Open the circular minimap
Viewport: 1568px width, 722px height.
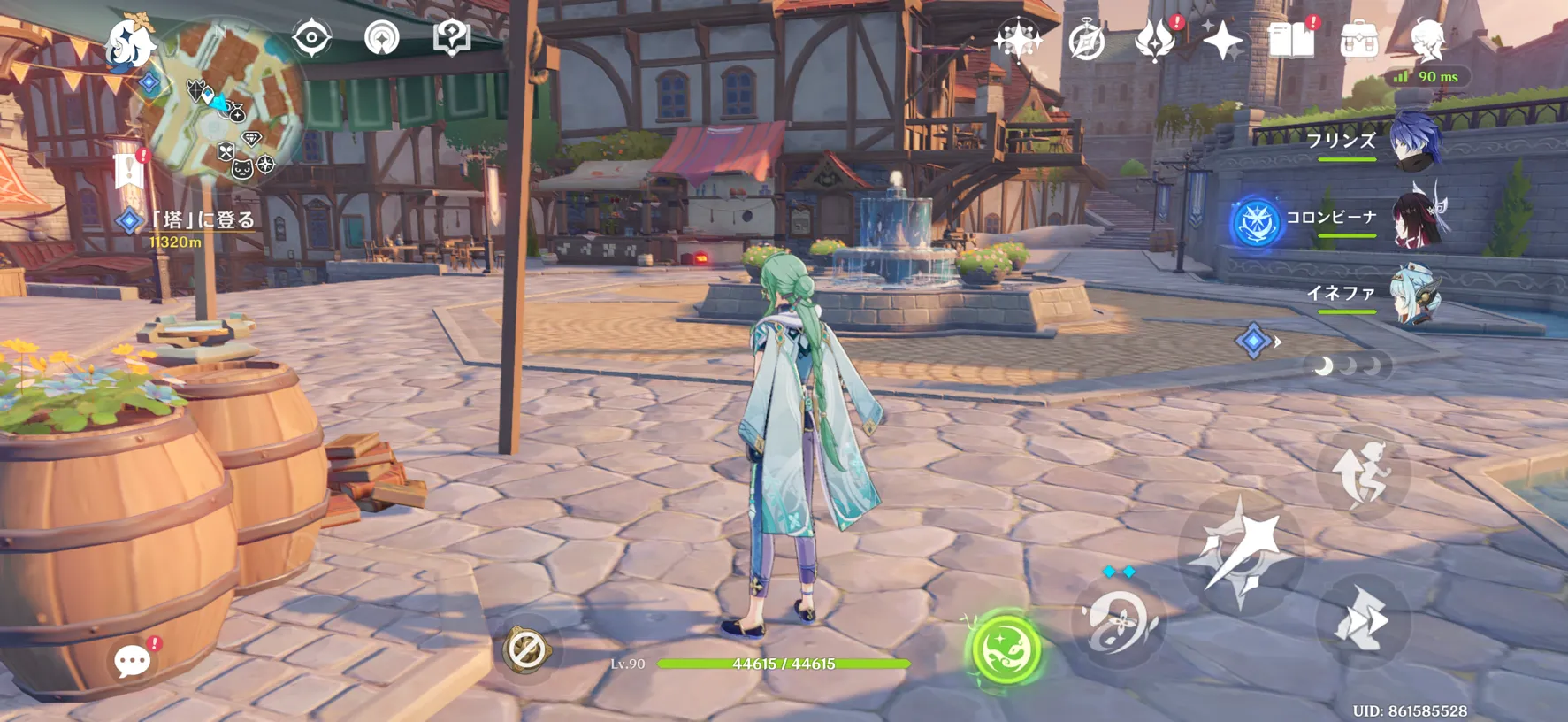click(x=221, y=97)
